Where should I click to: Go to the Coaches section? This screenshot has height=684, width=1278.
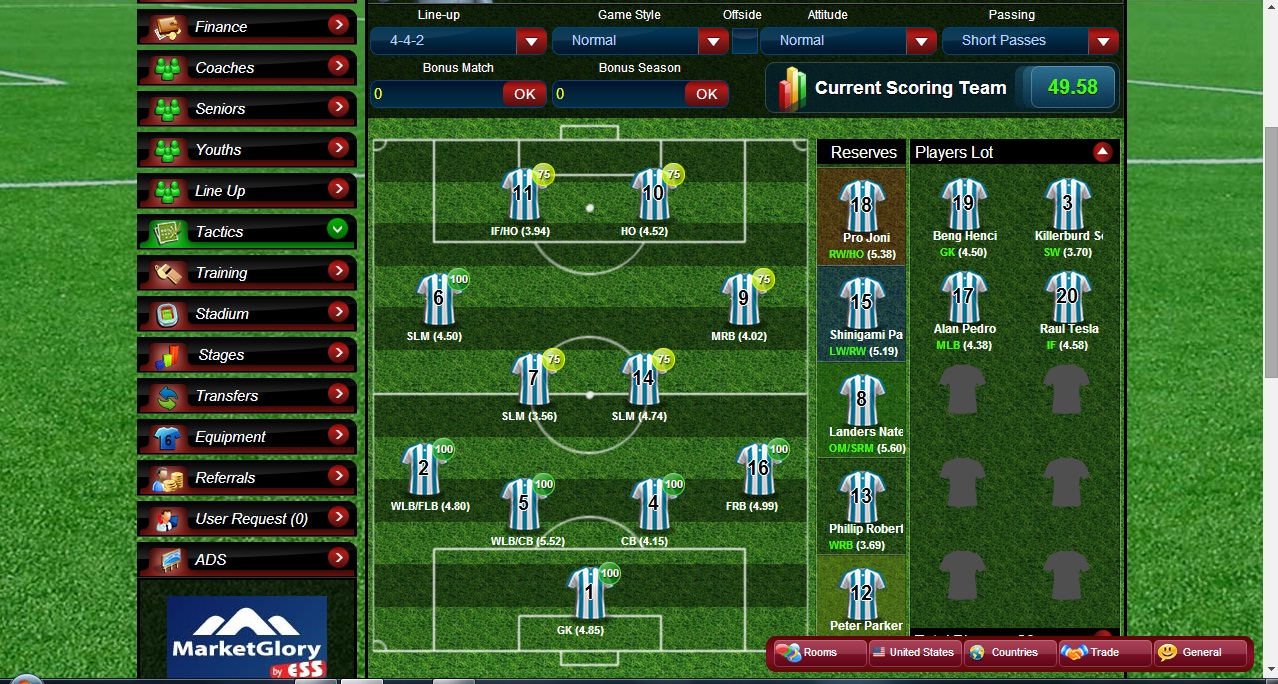point(246,68)
